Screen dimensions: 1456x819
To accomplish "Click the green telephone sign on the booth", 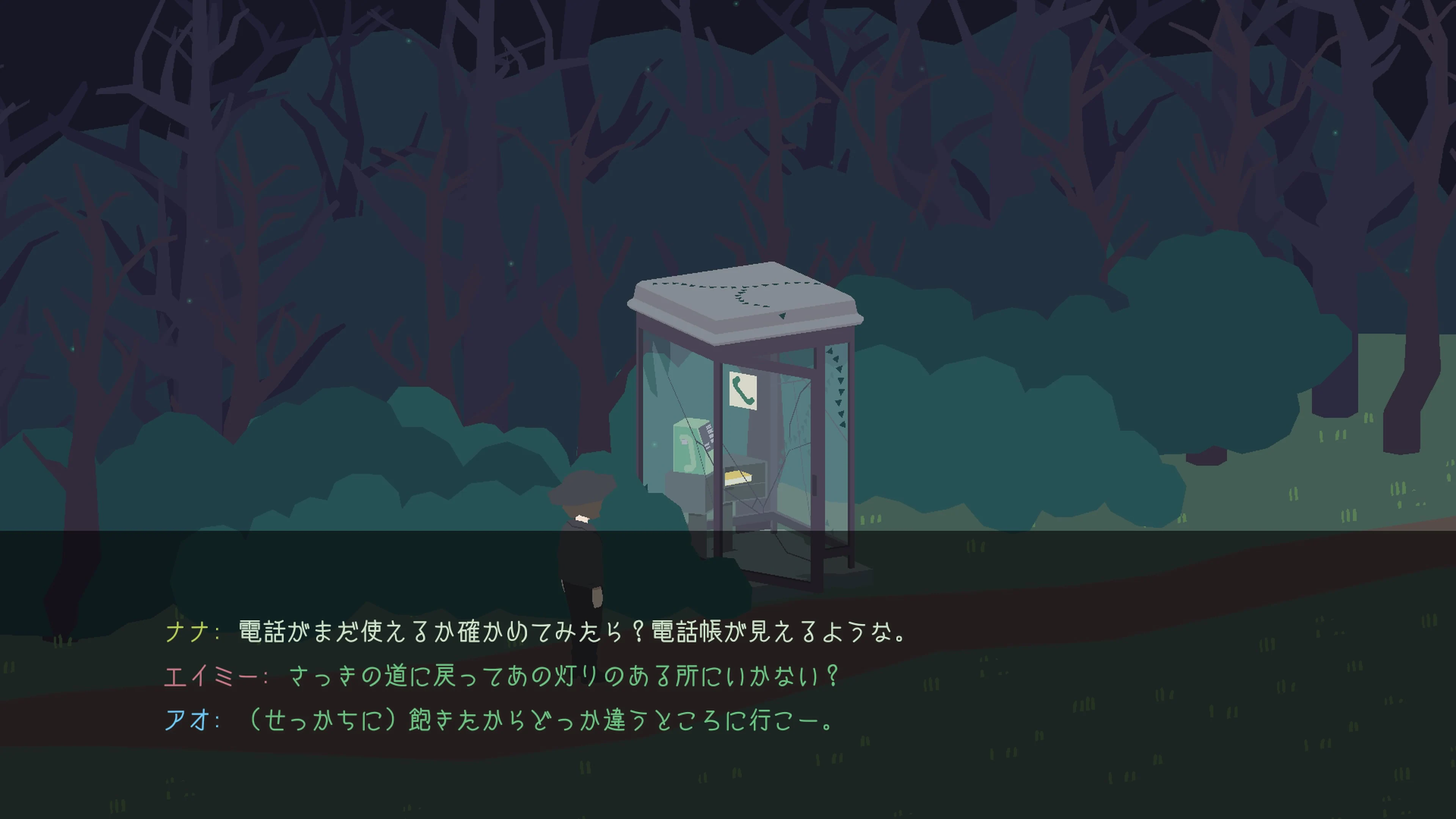I will point(743,390).
